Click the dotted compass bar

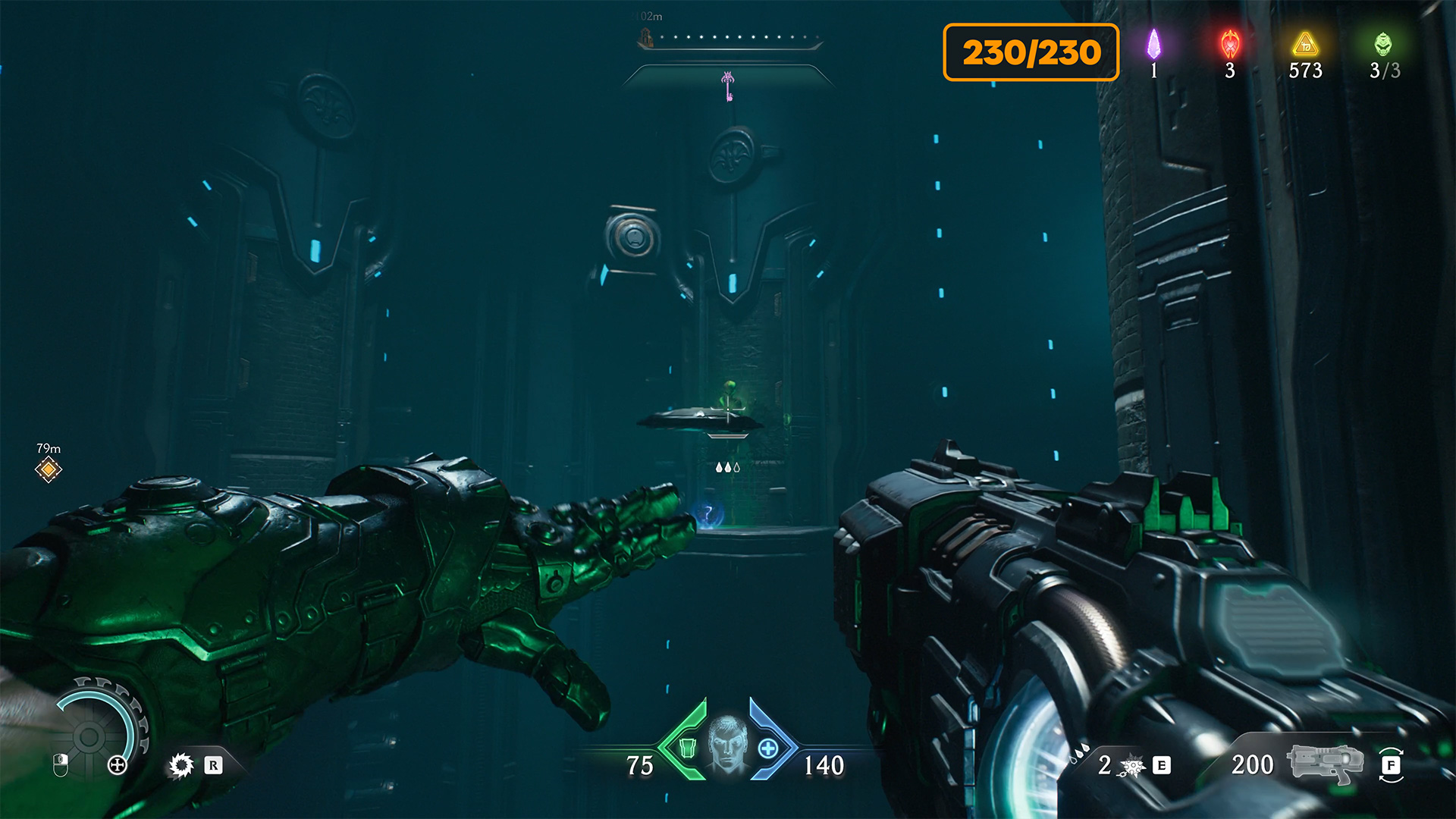(x=732, y=37)
